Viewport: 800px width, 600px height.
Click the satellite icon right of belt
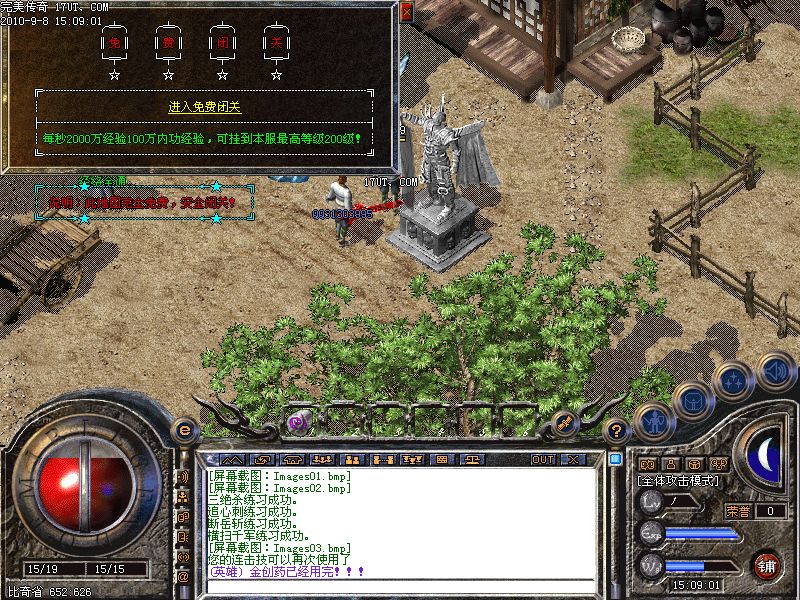[x=564, y=422]
